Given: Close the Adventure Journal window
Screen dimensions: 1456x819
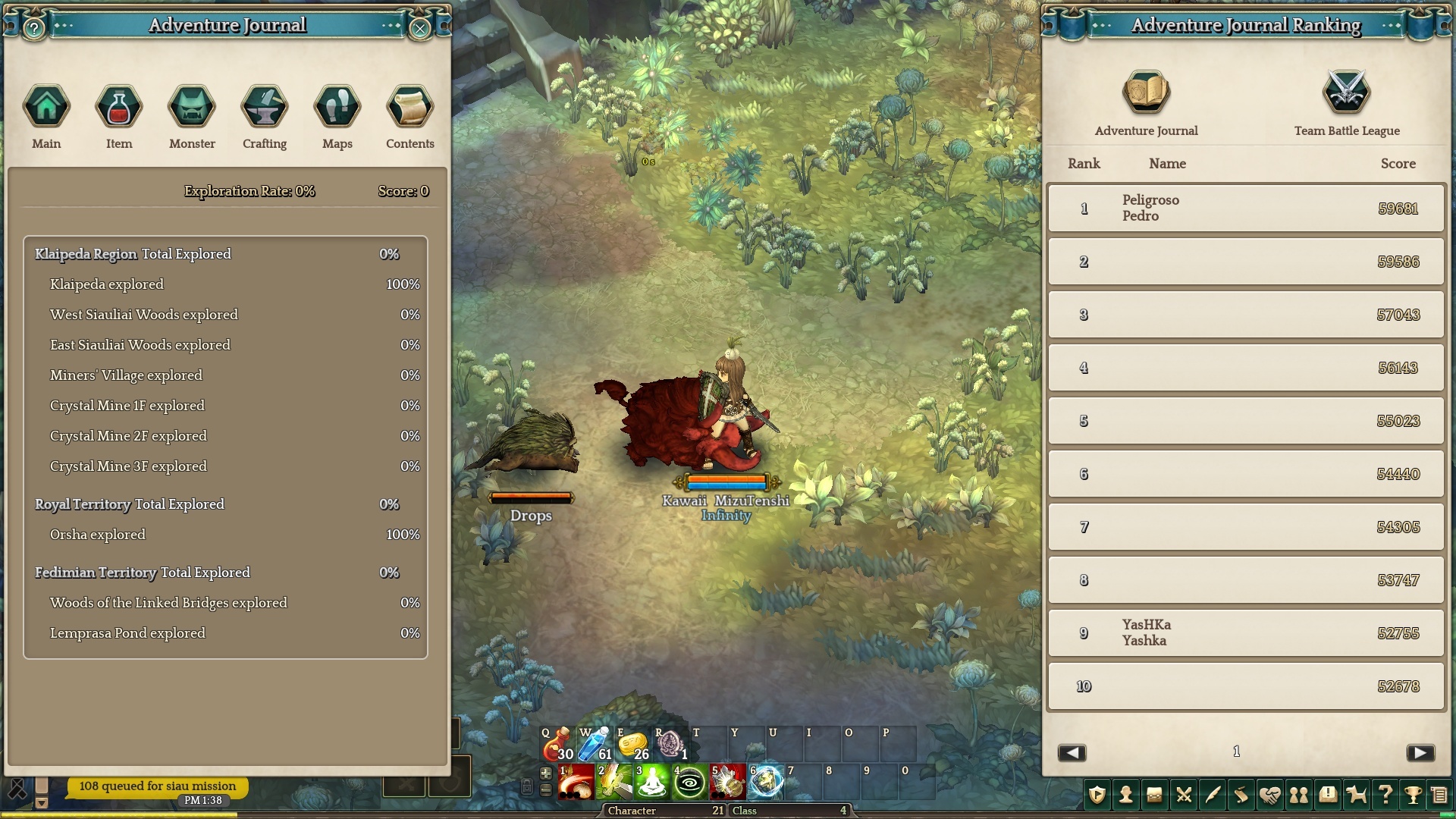Looking at the screenshot, I should click(x=419, y=29).
